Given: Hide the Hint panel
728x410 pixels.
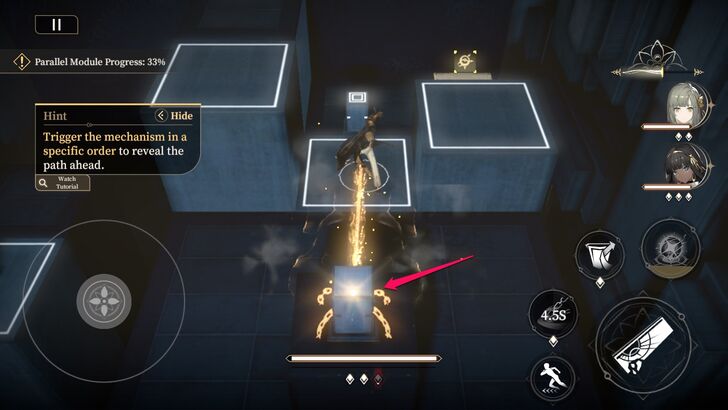Looking at the screenshot, I should pyautogui.click(x=175, y=115).
